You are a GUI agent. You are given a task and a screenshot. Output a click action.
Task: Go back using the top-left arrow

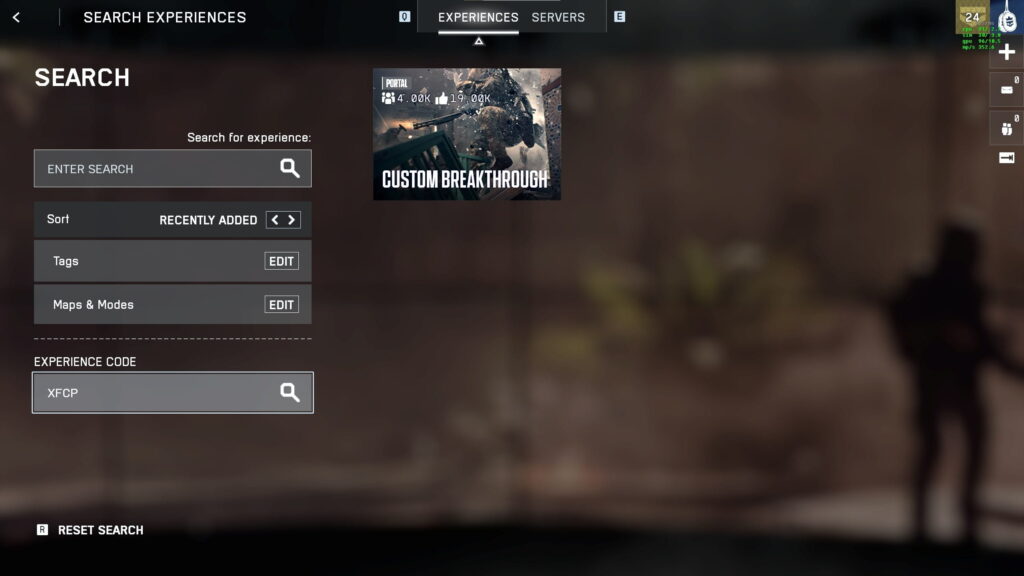(16, 17)
